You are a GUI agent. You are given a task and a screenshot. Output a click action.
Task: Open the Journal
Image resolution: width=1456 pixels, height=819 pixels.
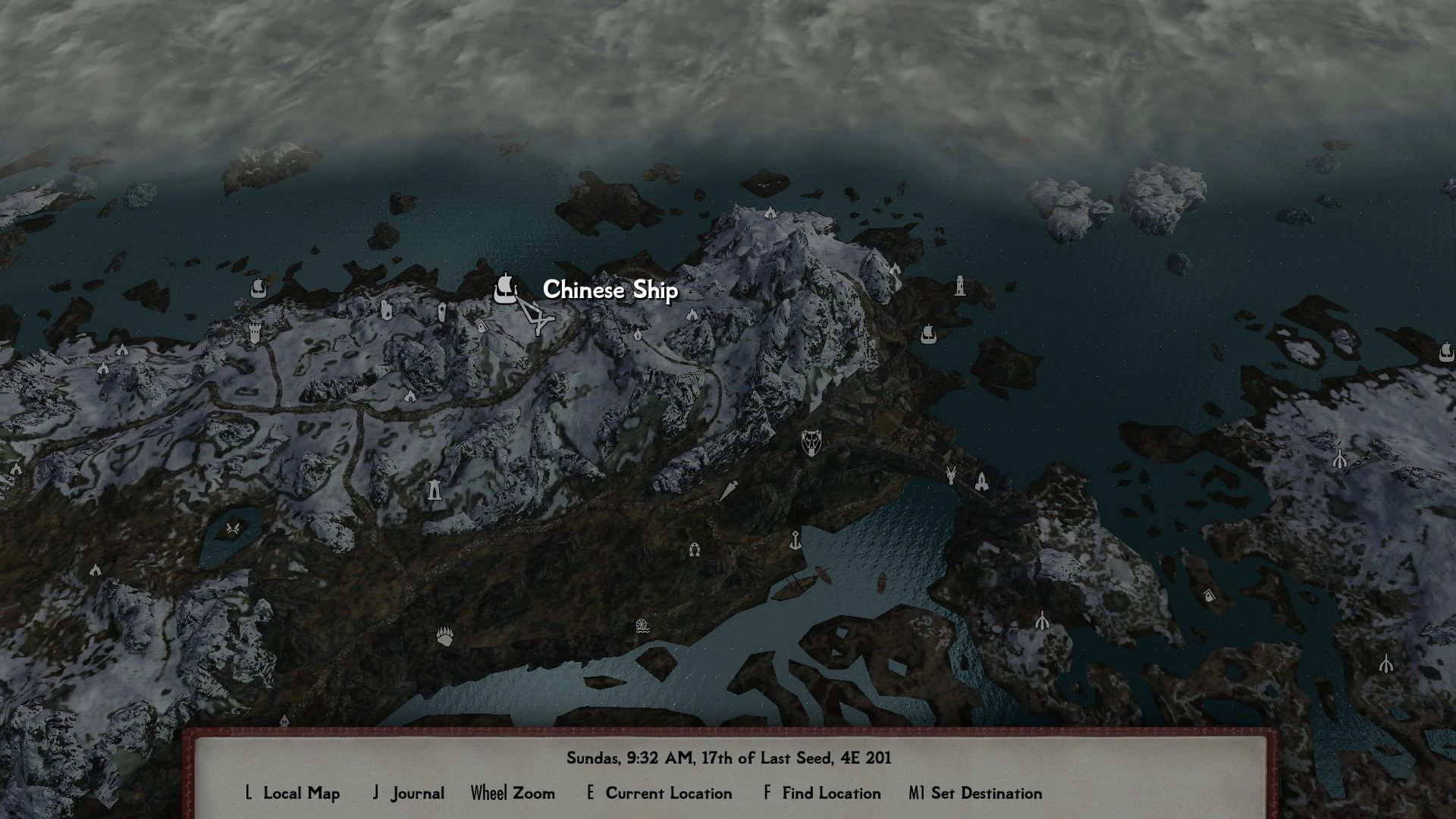point(417,793)
